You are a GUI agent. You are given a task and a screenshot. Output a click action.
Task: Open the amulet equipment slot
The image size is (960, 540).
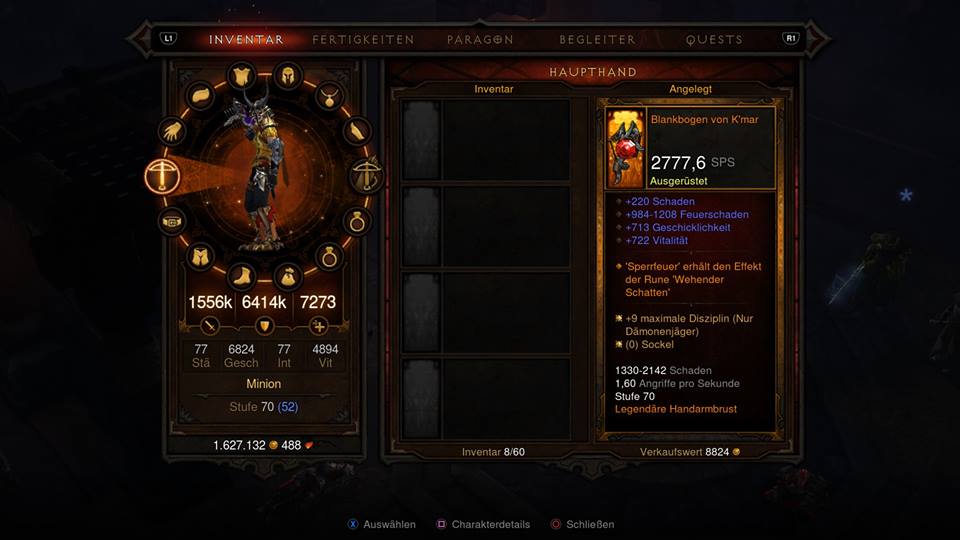[327, 96]
